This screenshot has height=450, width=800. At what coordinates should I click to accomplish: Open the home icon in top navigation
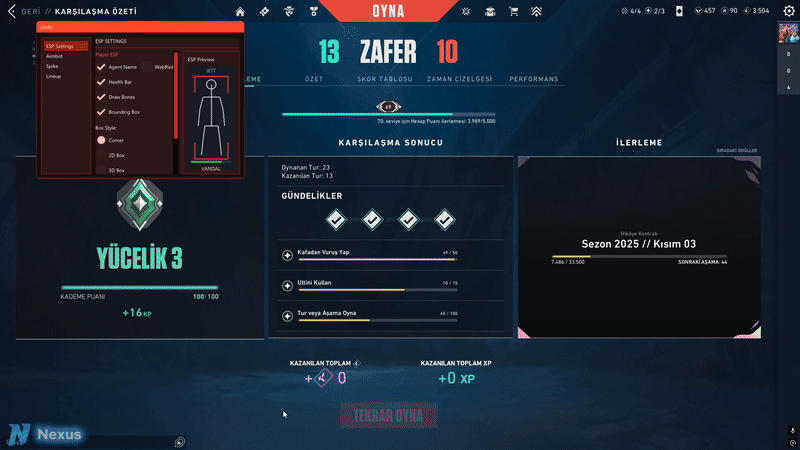click(x=240, y=12)
